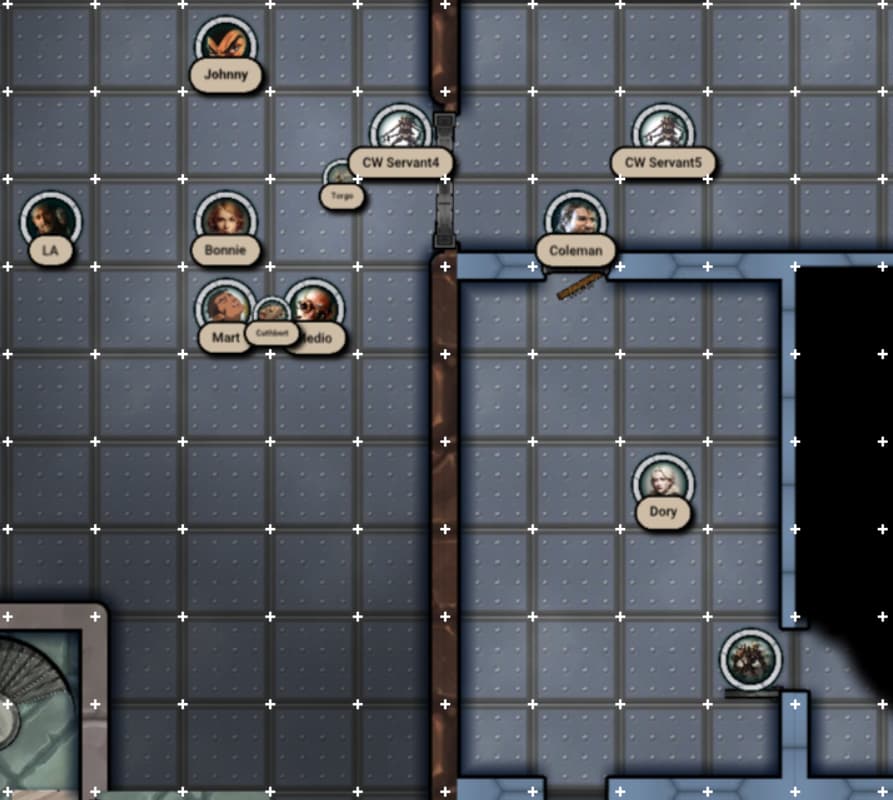This screenshot has width=893, height=800.
Task: Select the LA character token
Action: [x=51, y=220]
